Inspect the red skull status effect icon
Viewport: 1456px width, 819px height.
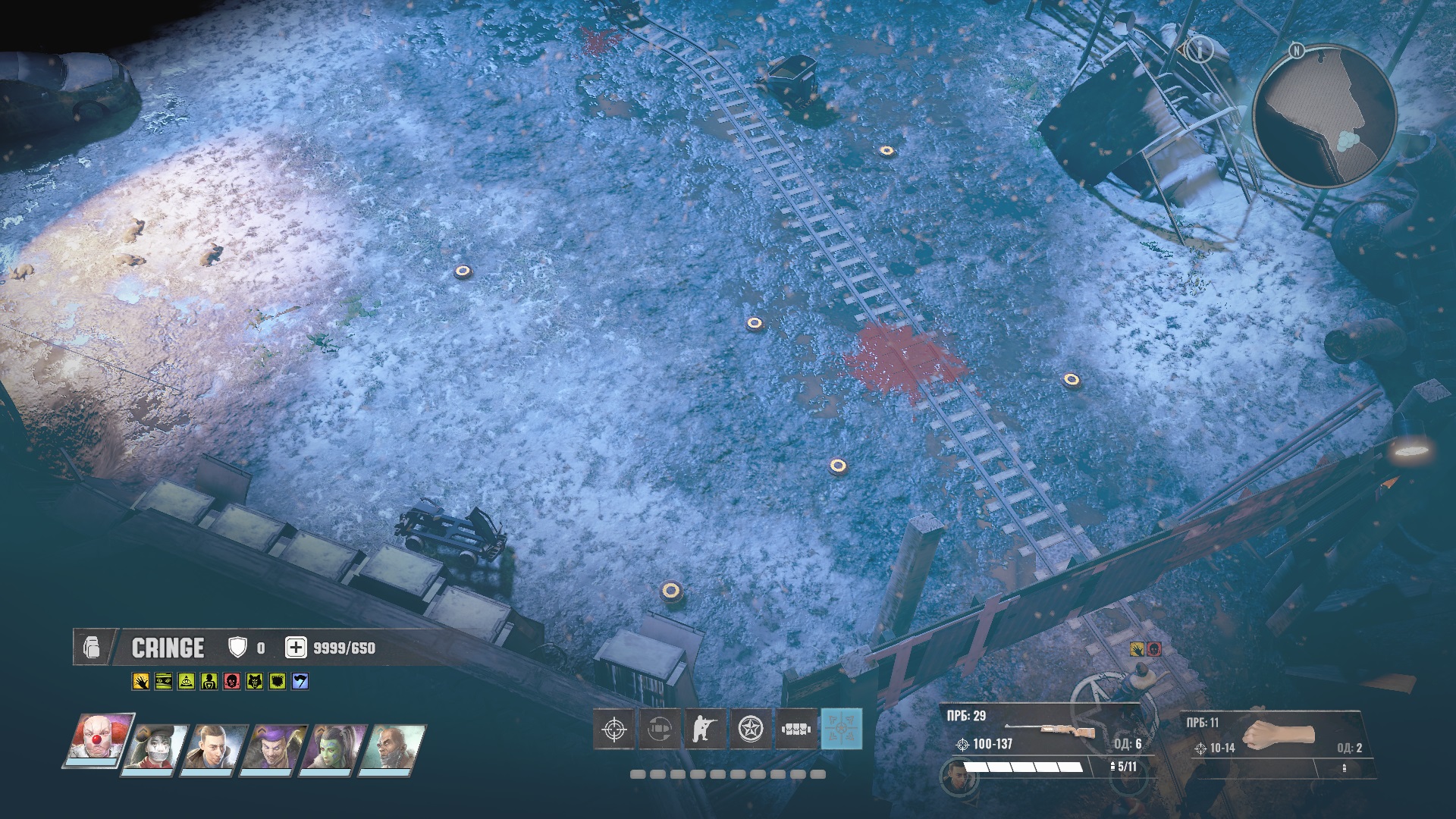231,681
